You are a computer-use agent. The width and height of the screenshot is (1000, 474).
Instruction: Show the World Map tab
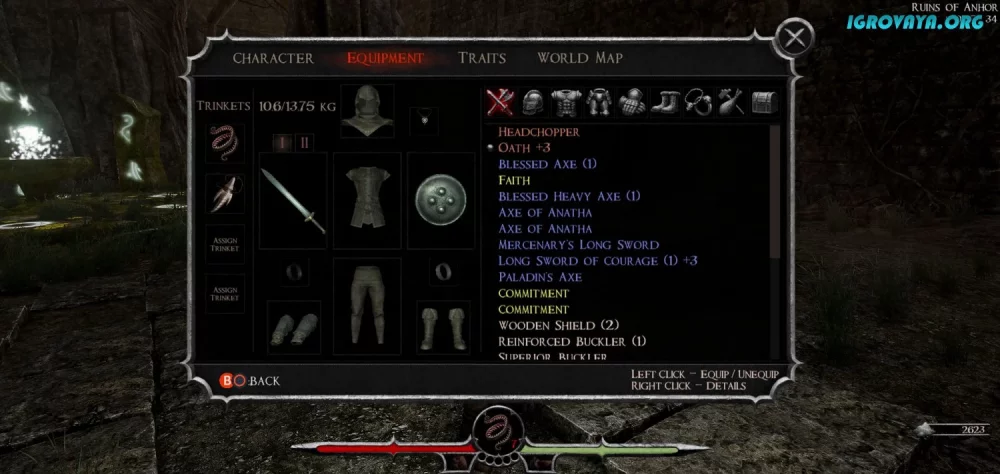tap(580, 58)
